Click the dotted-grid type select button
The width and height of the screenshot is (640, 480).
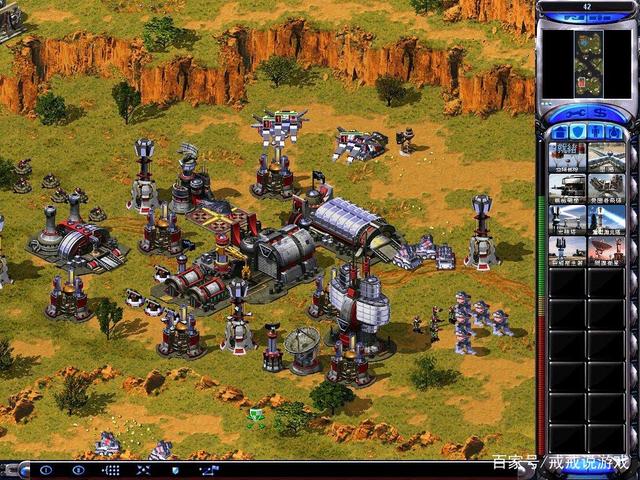click(x=112, y=469)
